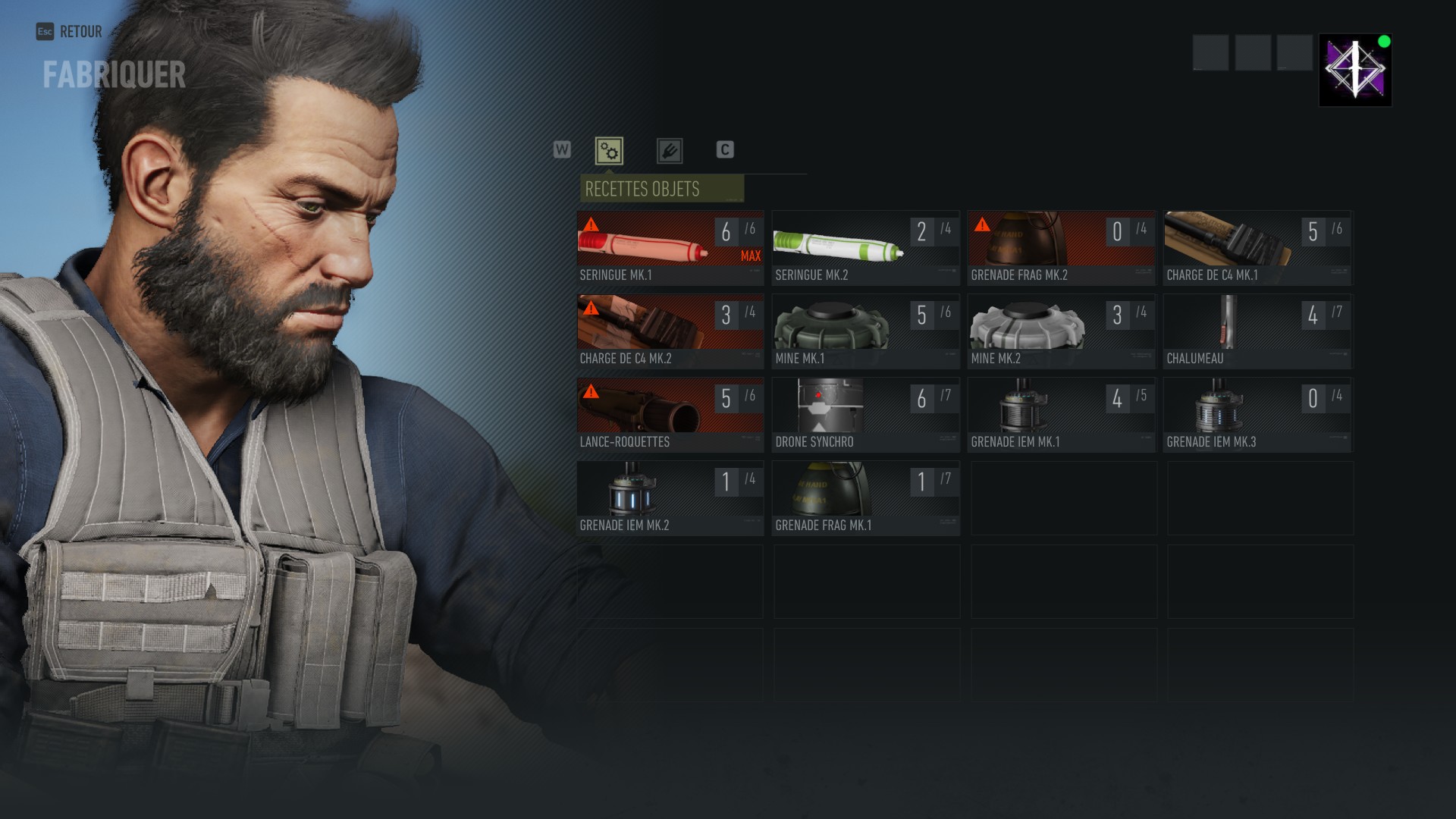Select the Mine MK.2 recipe
The image size is (1456, 819).
point(1061,331)
